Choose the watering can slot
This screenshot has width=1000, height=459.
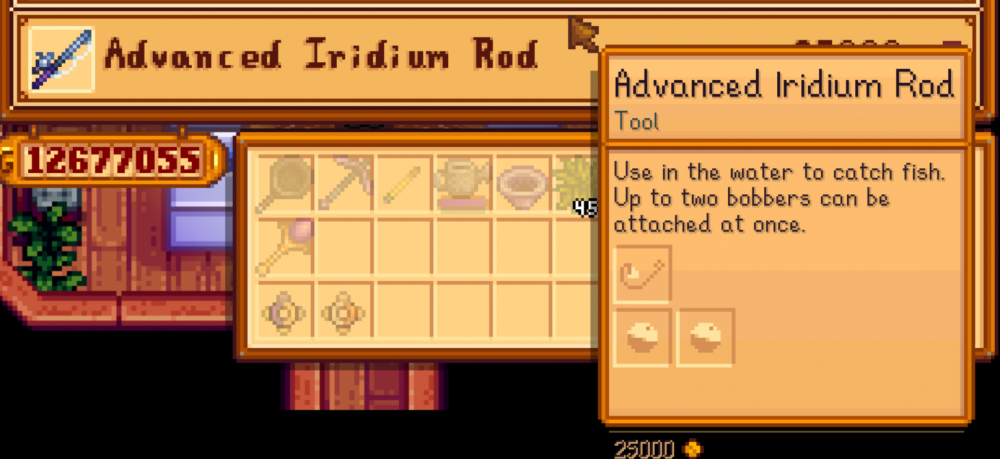click(463, 185)
